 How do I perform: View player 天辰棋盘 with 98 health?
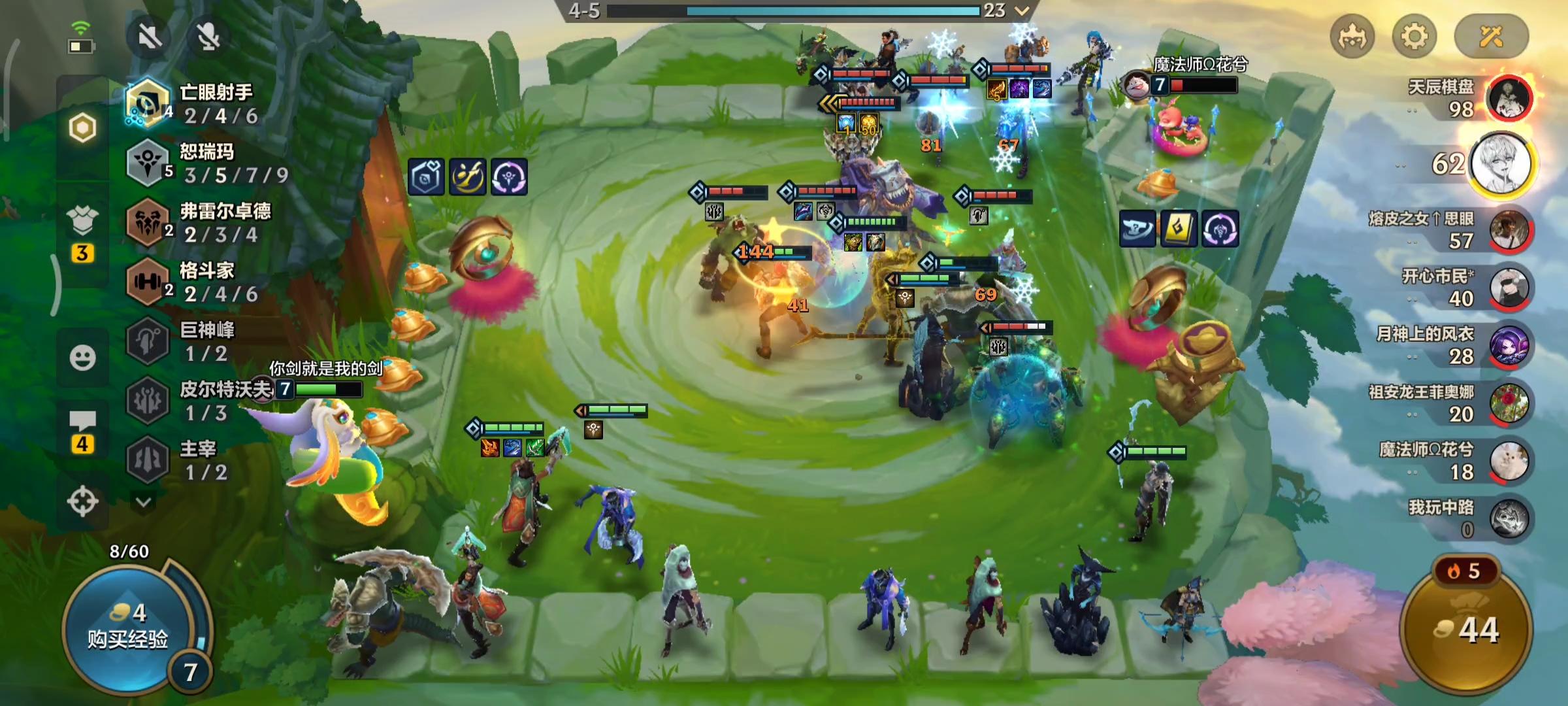coord(1509,98)
